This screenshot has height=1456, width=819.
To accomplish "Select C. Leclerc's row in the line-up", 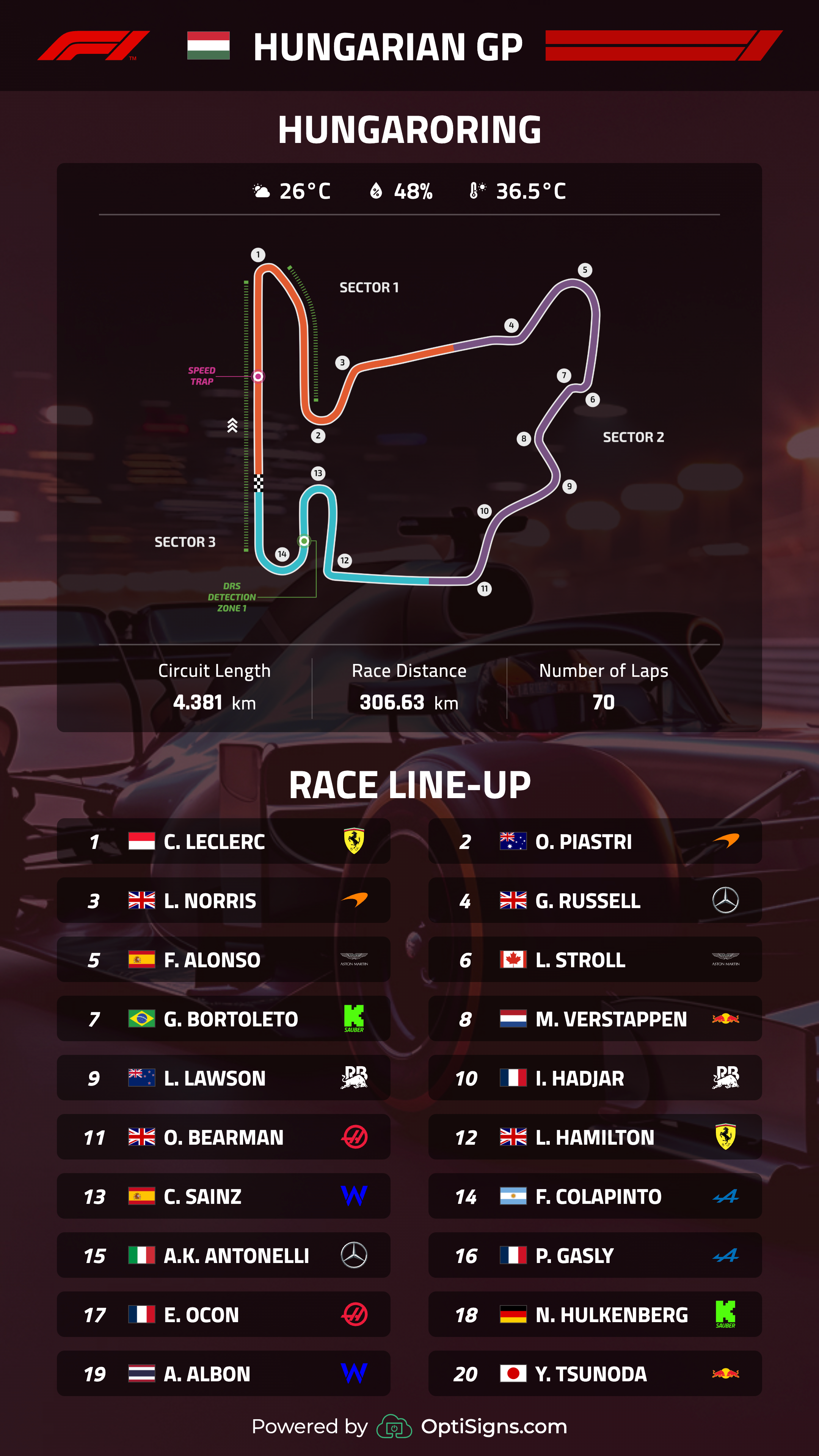I will tap(223, 841).
